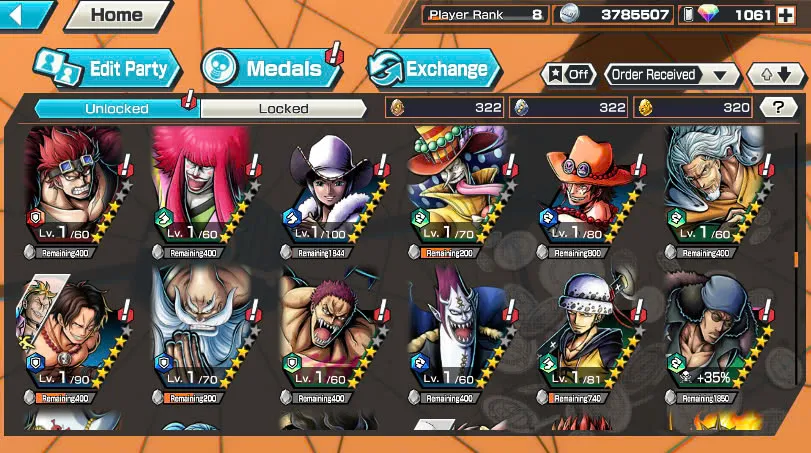Open the Edit Party screen
The width and height of the screenshot is (811, 453).
point(108,69)
